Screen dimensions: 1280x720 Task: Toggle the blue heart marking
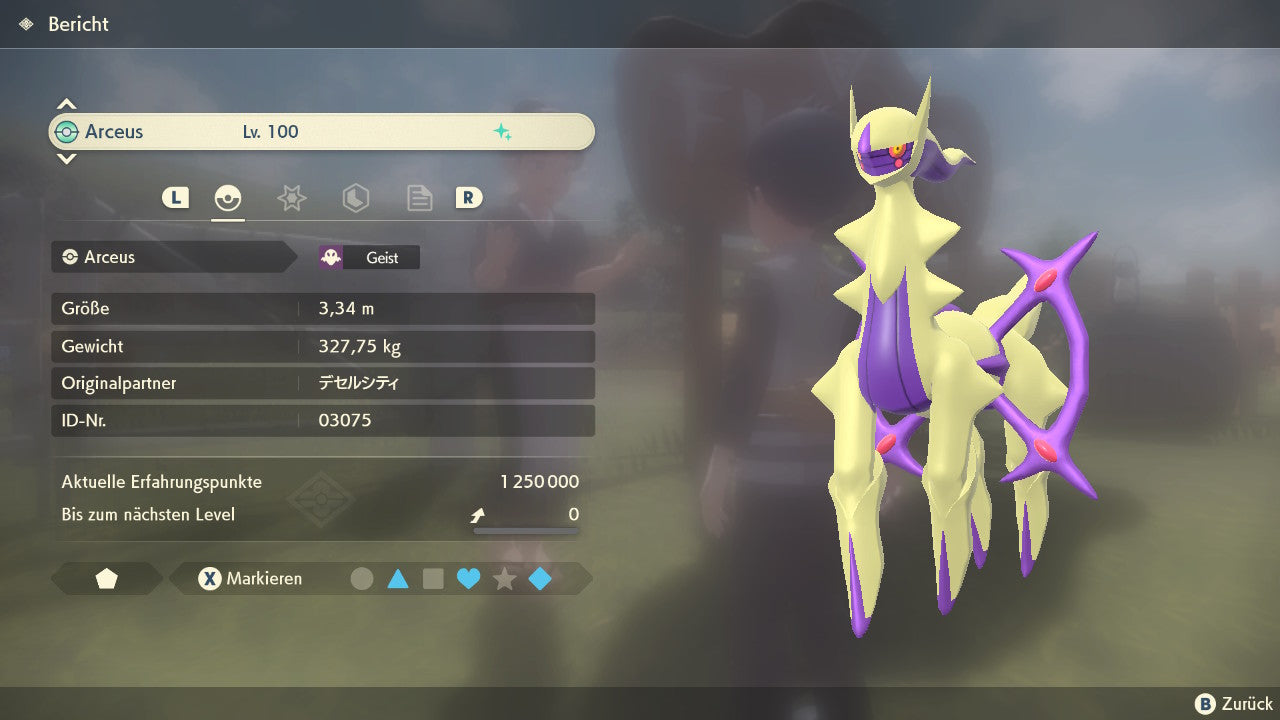pos(468,578)
